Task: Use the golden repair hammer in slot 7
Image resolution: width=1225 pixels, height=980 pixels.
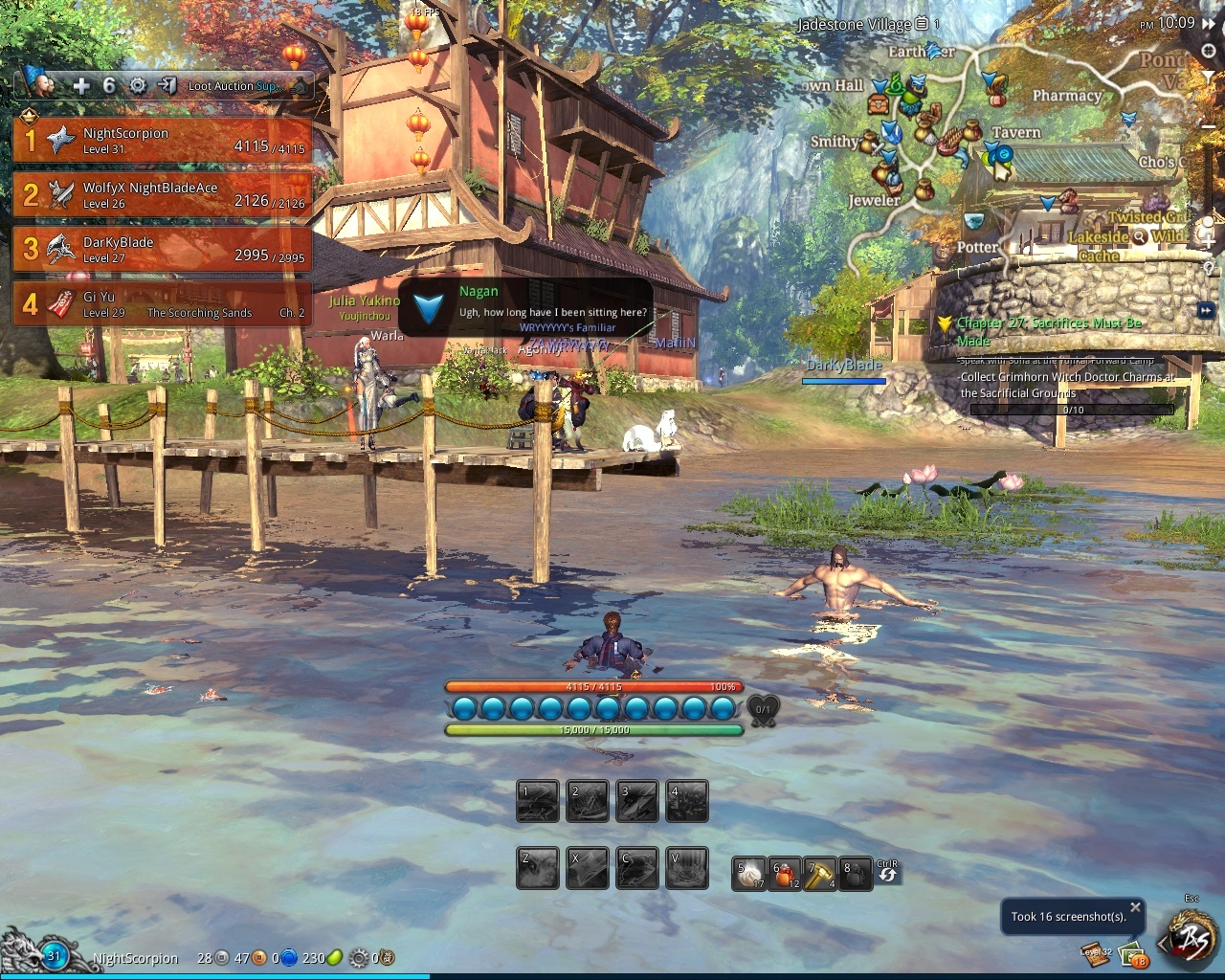Action: pyautogui.click(x=819, y=874)
